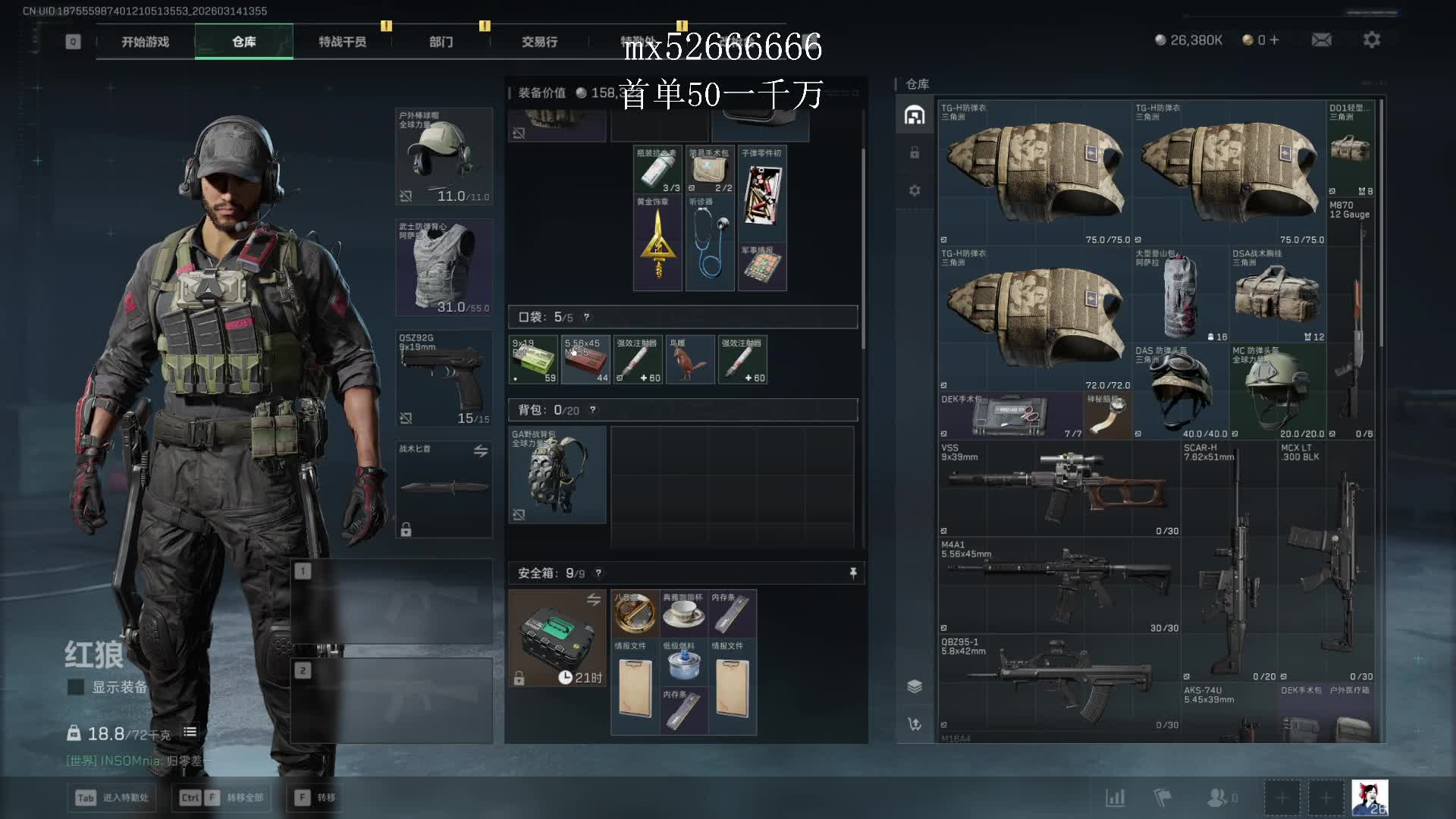Open the 开始游戏 tab

[145, 42]
